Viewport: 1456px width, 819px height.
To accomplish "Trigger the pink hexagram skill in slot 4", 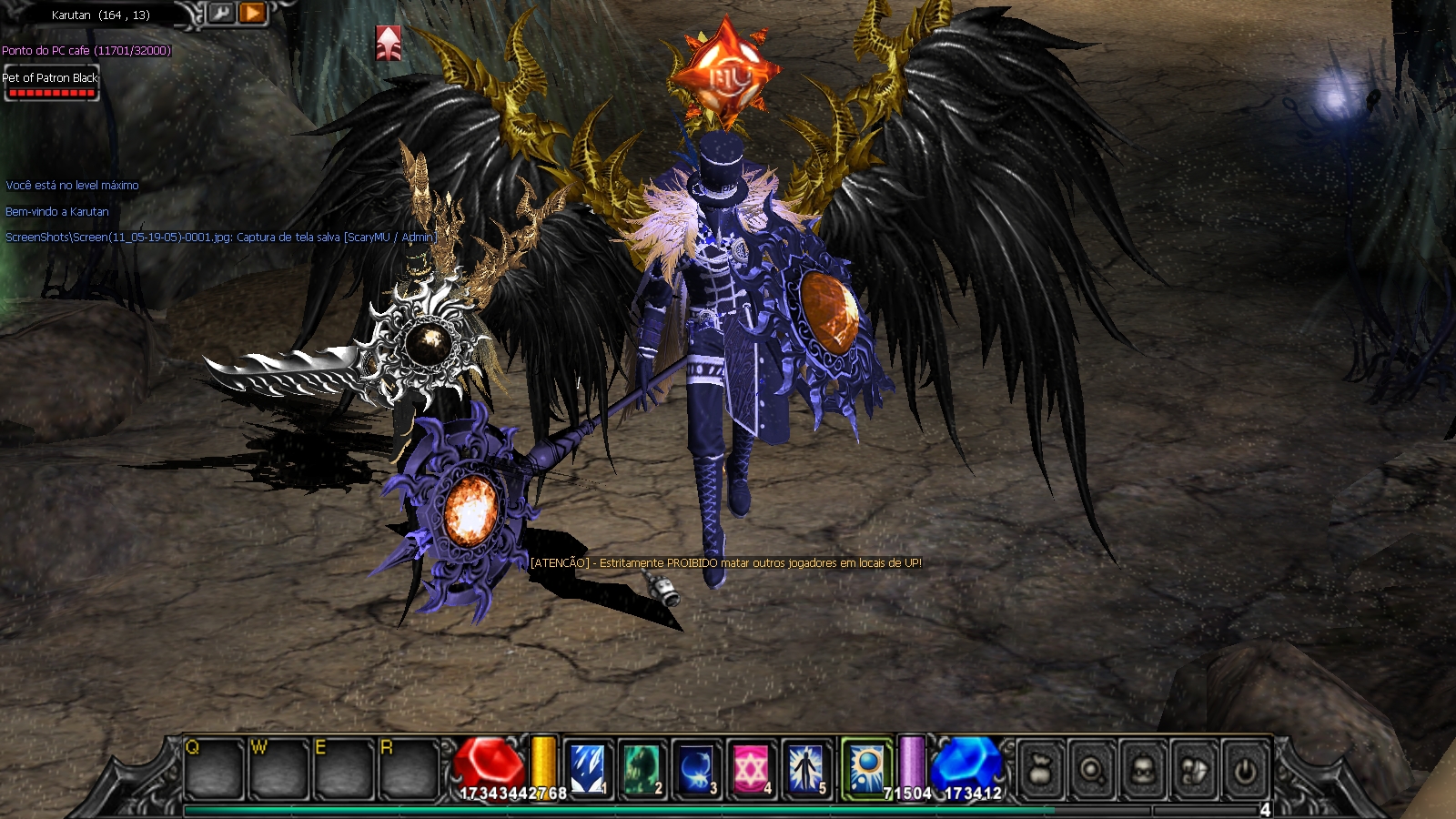I will tap(752, 769).
